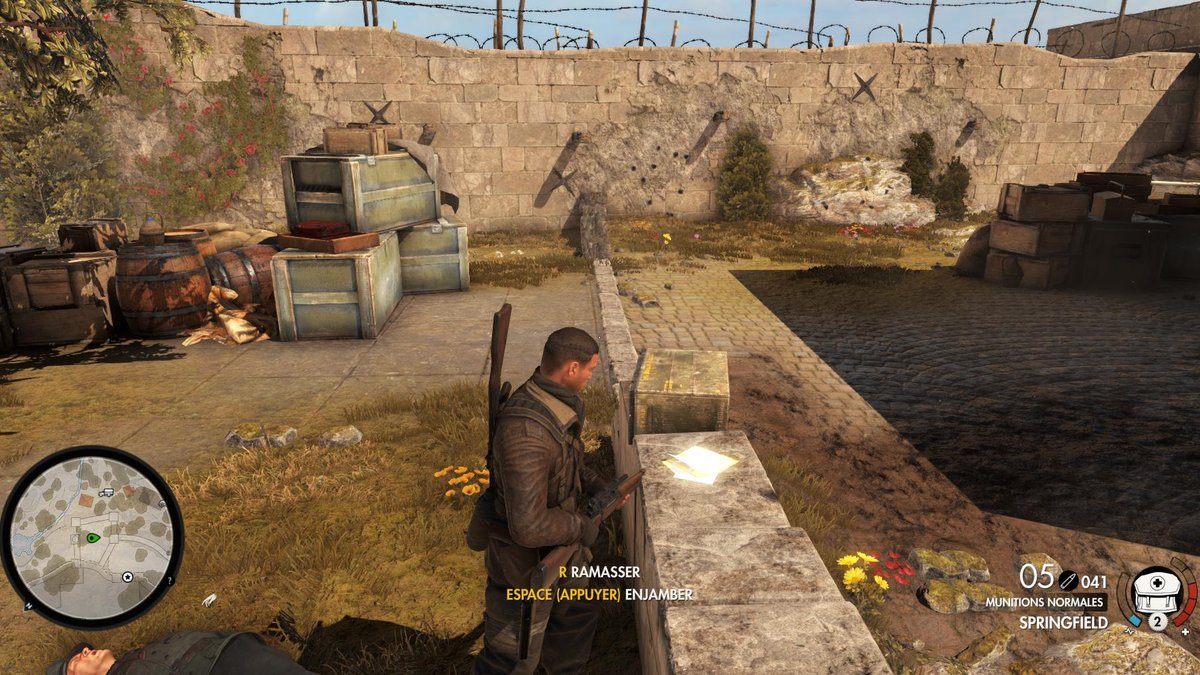Viewport: 1200px width, 675px height.
Task: Click the bullet ammo type icon
Action: pyautogui.click(x=1068, y=579)
